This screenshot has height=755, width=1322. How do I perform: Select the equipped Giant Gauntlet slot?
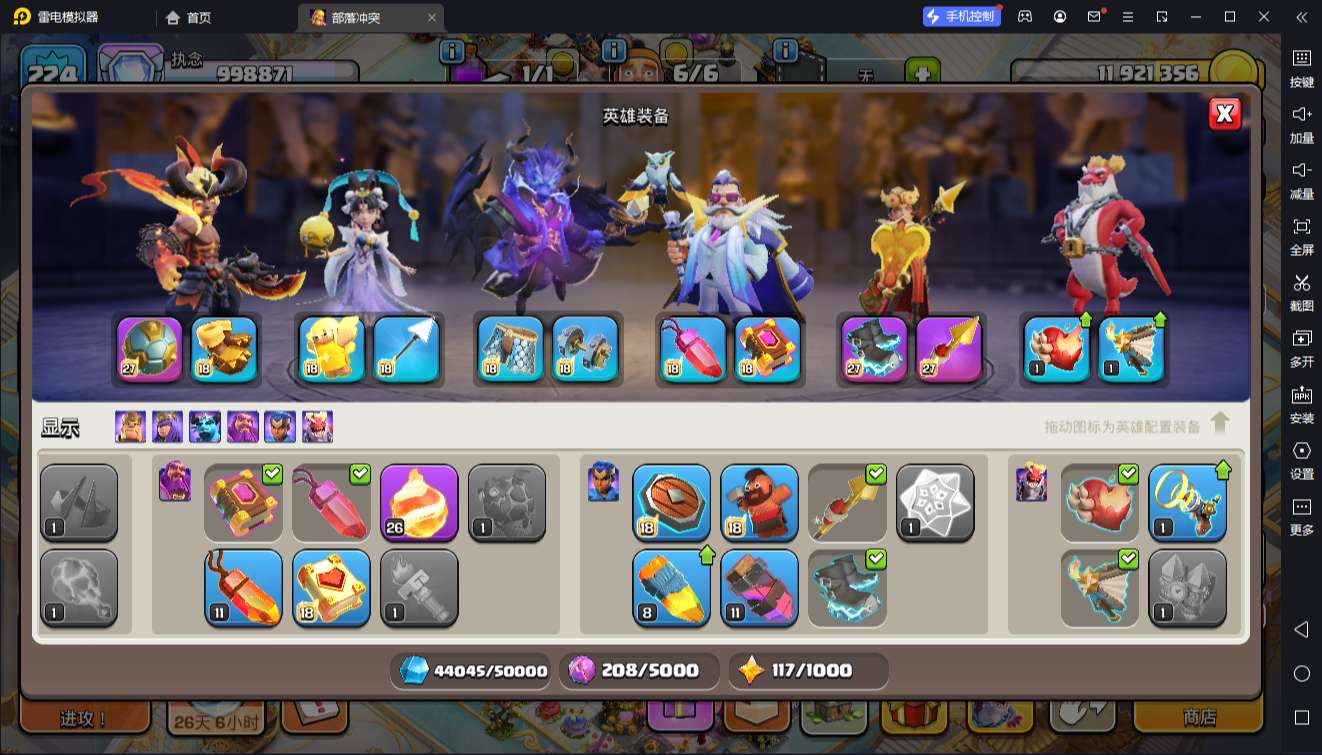pos(224,350)
